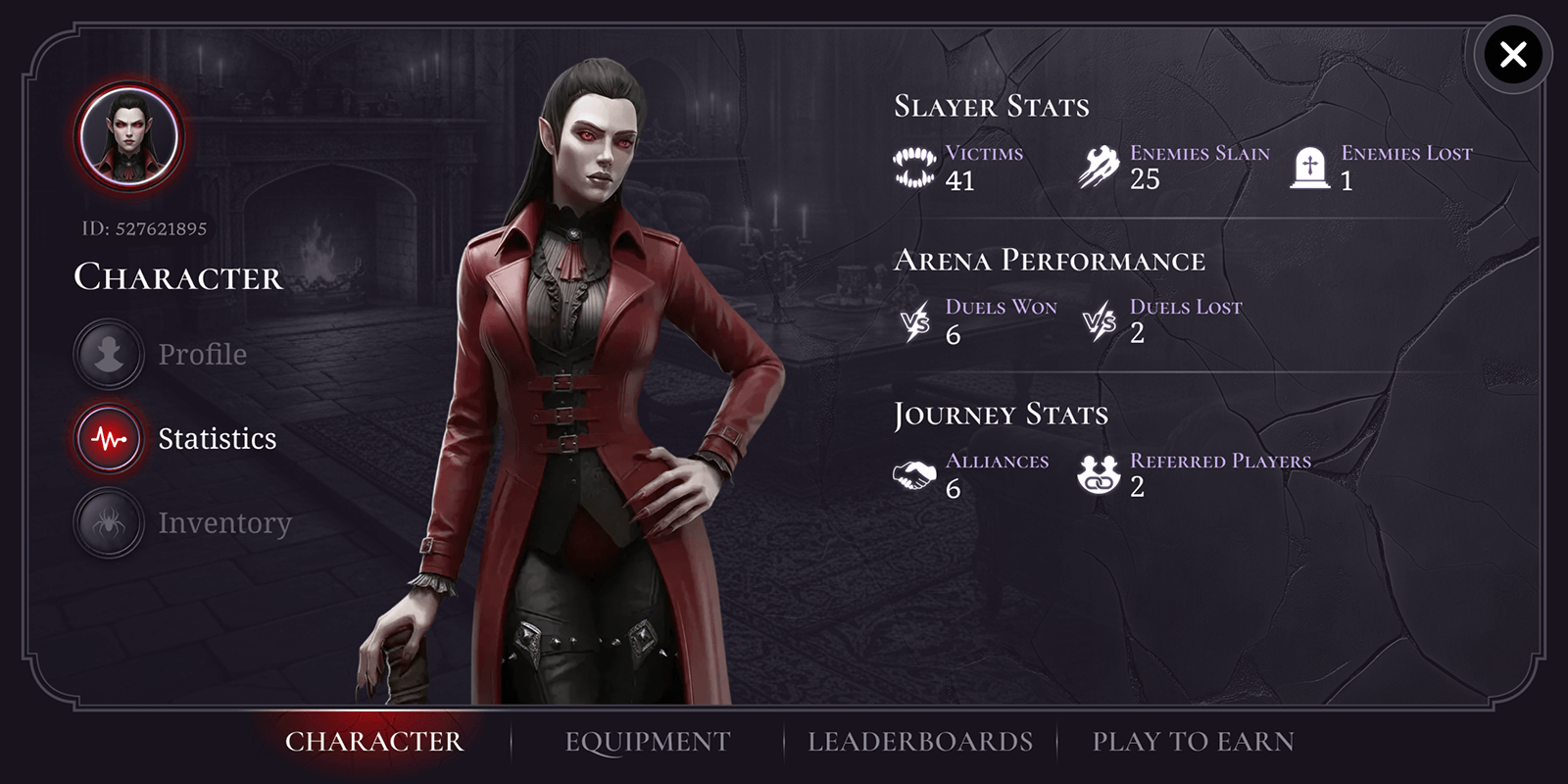Image resolution: width=1568 pixels, height=784 pixels.
Task: Click the silhouette Profile icon
Action: click(x=108, y=354)
